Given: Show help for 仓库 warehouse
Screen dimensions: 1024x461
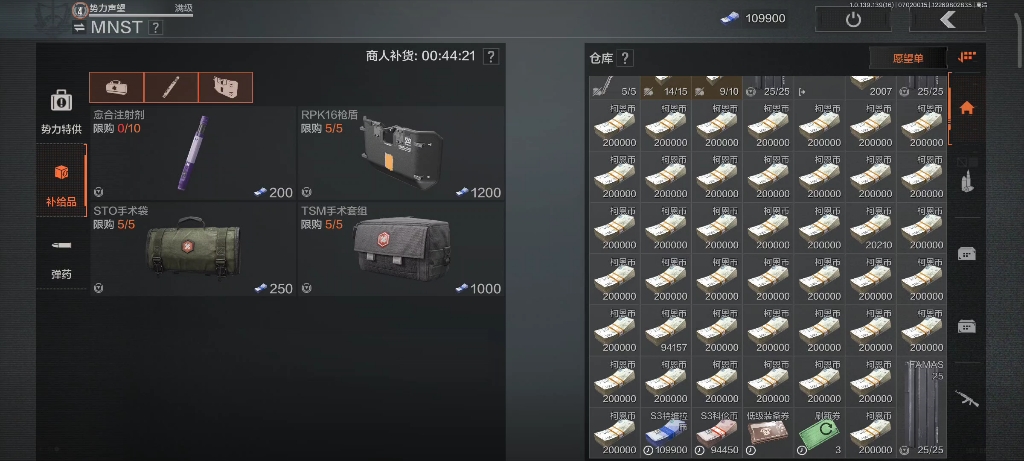Looking at the screenshot, I should tap(625, 59).
